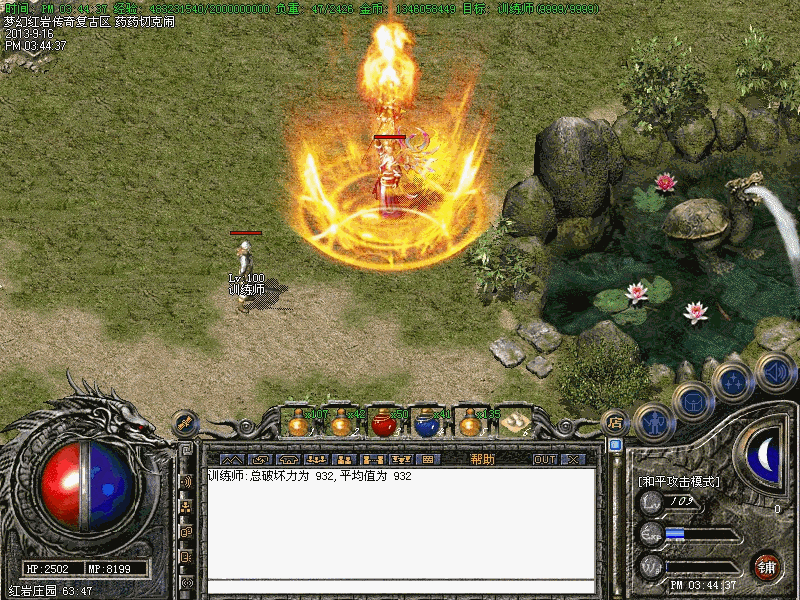The width and height of the screenshot is (800, 600).
Task: Click the chat text input line
Action: pyautogui.click(x=400, y=587)
